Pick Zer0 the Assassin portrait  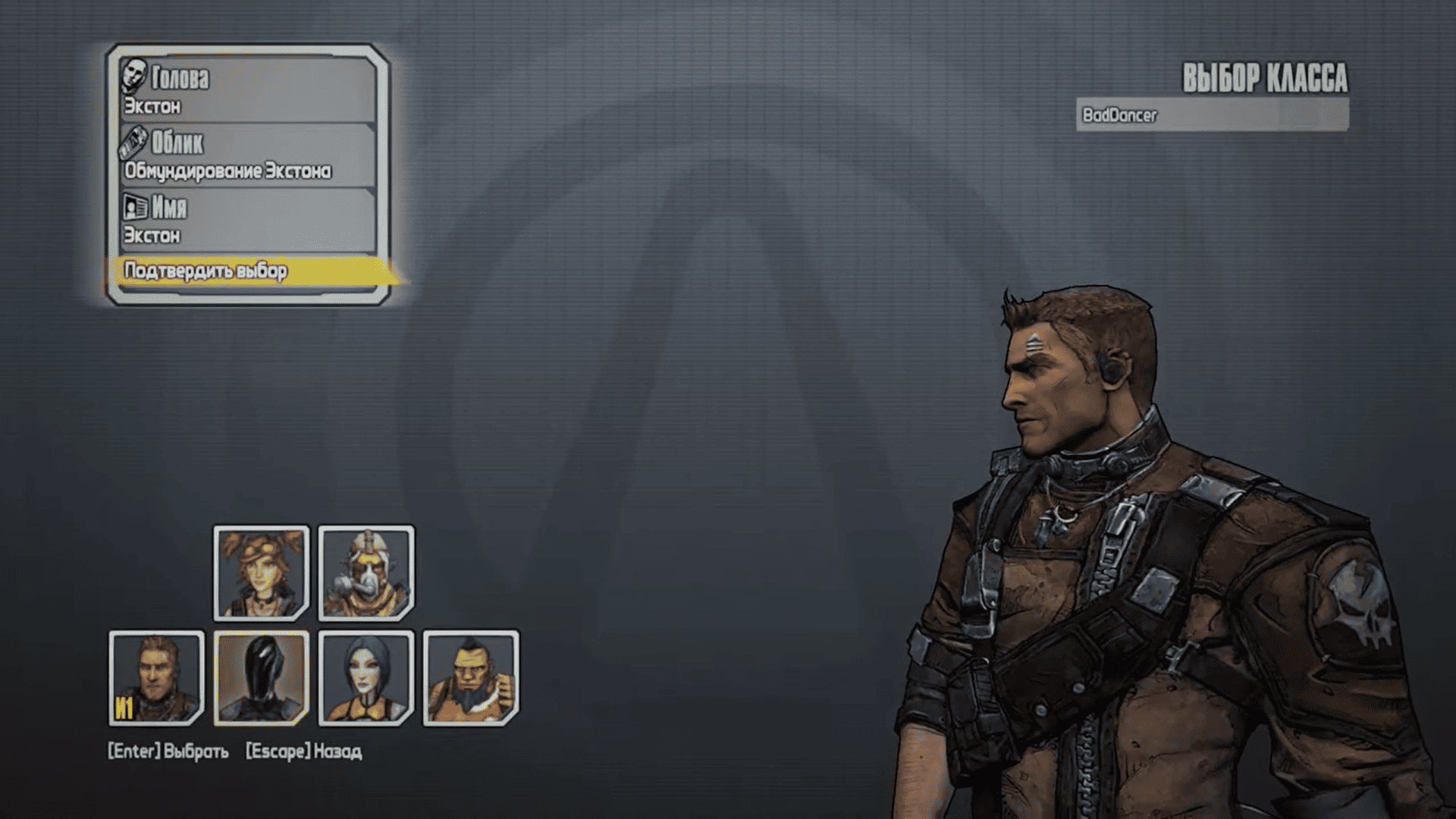pos(261,678)
